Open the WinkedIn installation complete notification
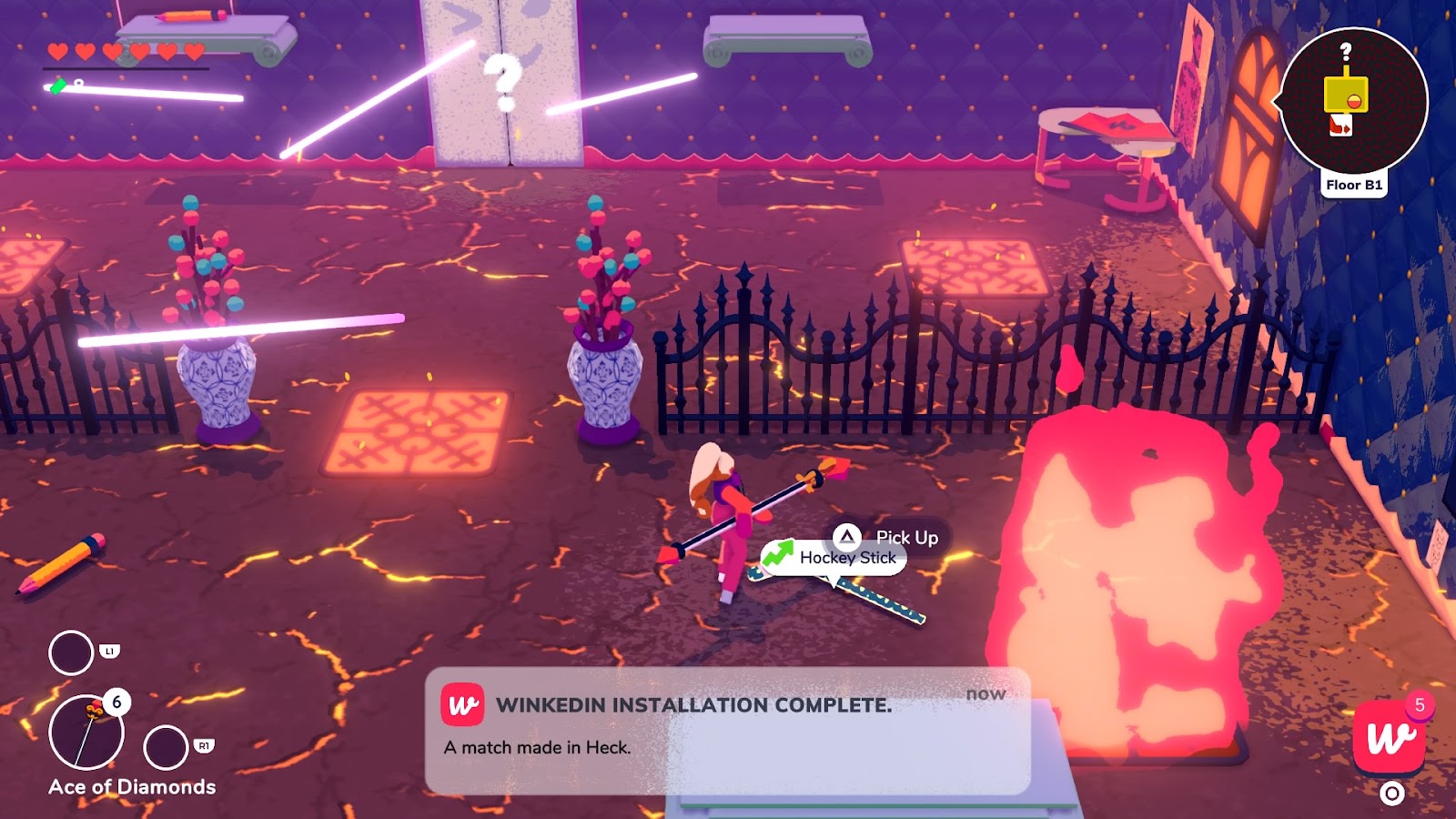The height and width of the screenshot is (819, 1456). pos(727,730)
